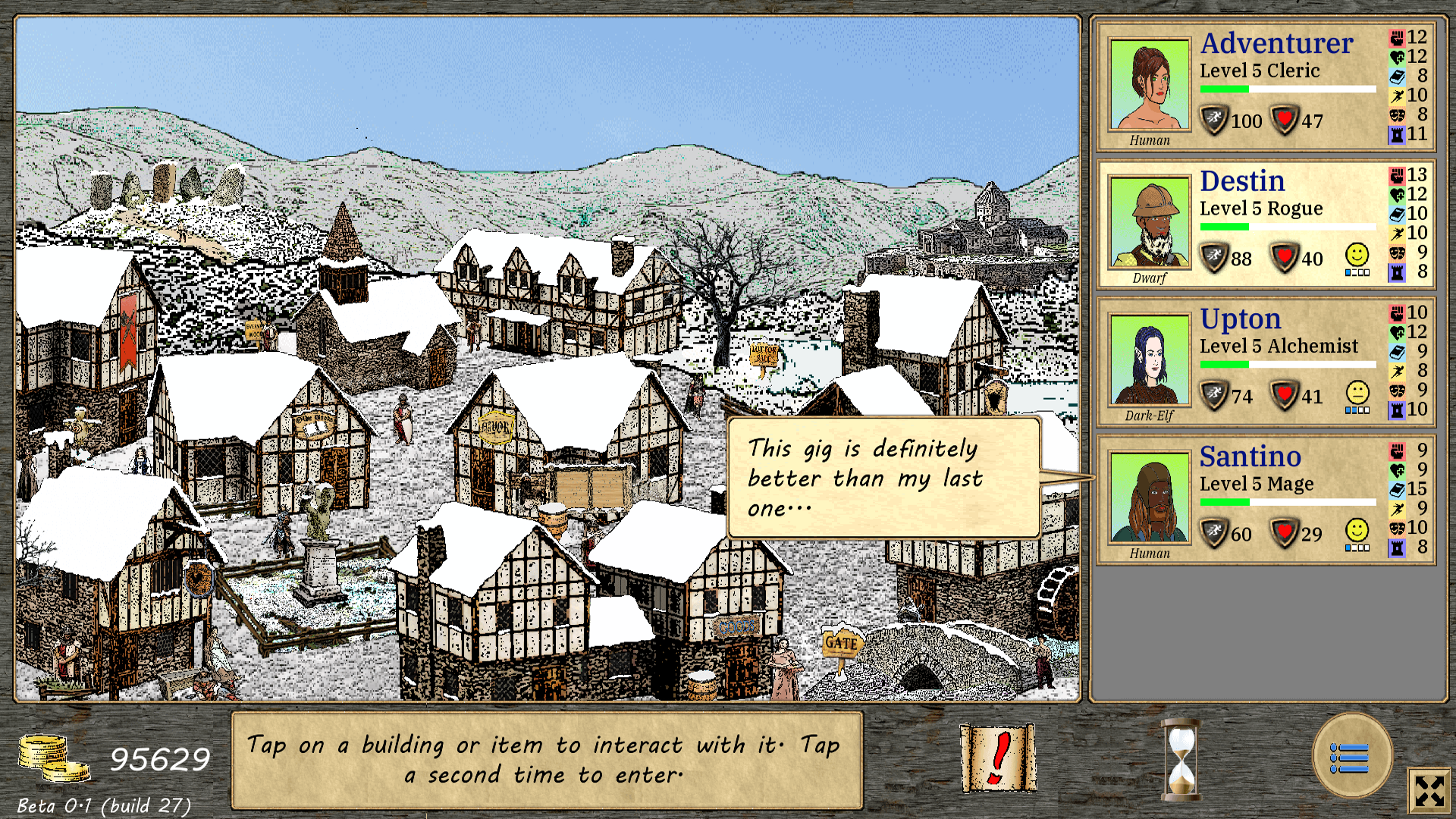Click Adventurer's portrait thumbnail

tap(1149, 85)
